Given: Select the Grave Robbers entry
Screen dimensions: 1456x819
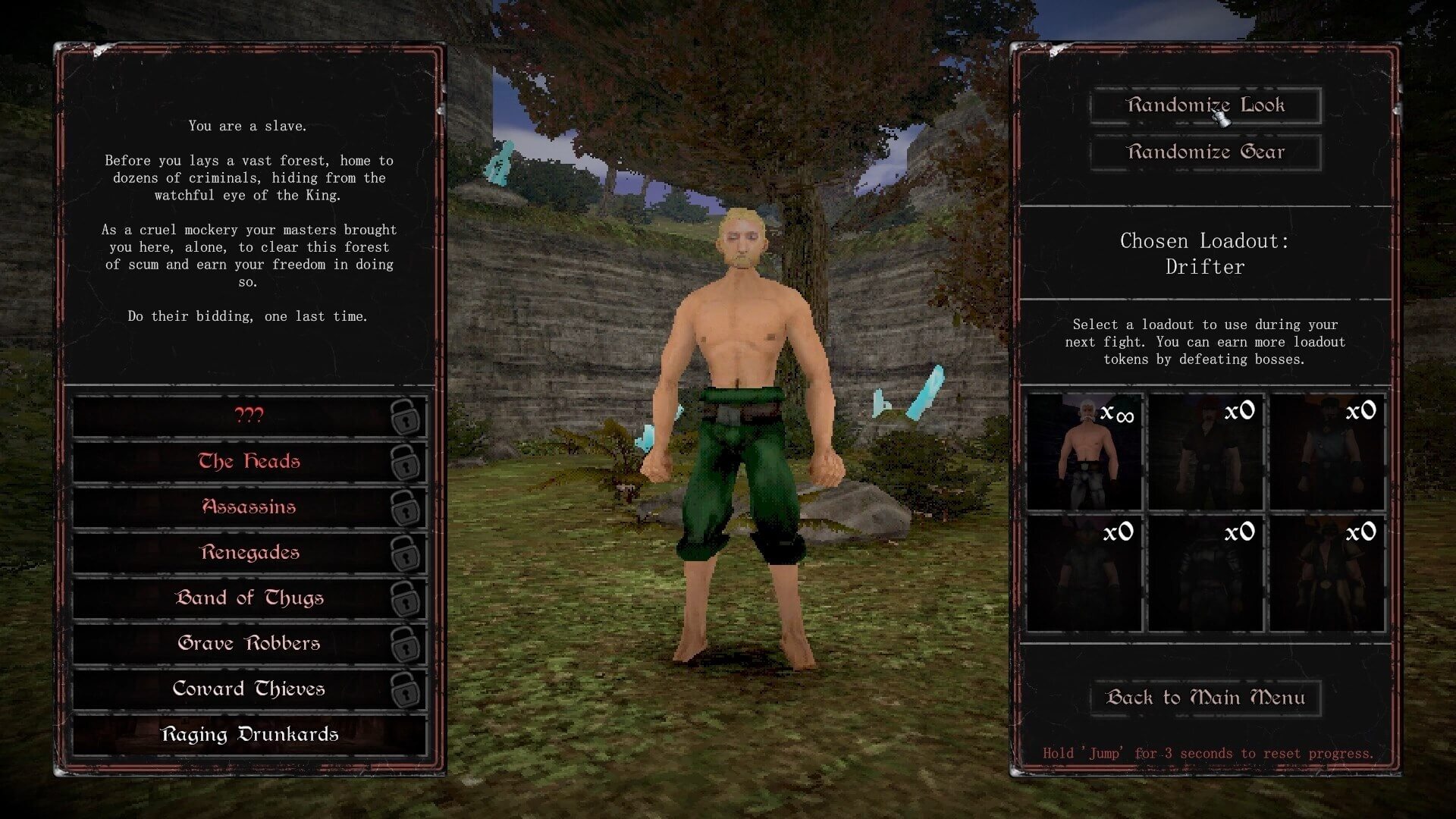Looking at the screenshot, I should click(x=249, y=644).
